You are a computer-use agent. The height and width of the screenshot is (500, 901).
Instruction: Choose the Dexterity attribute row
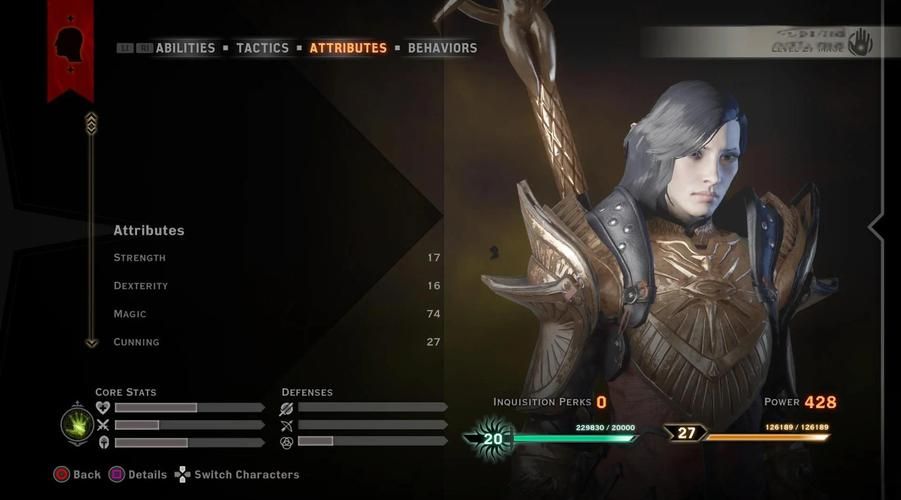[x=276, y=286]
